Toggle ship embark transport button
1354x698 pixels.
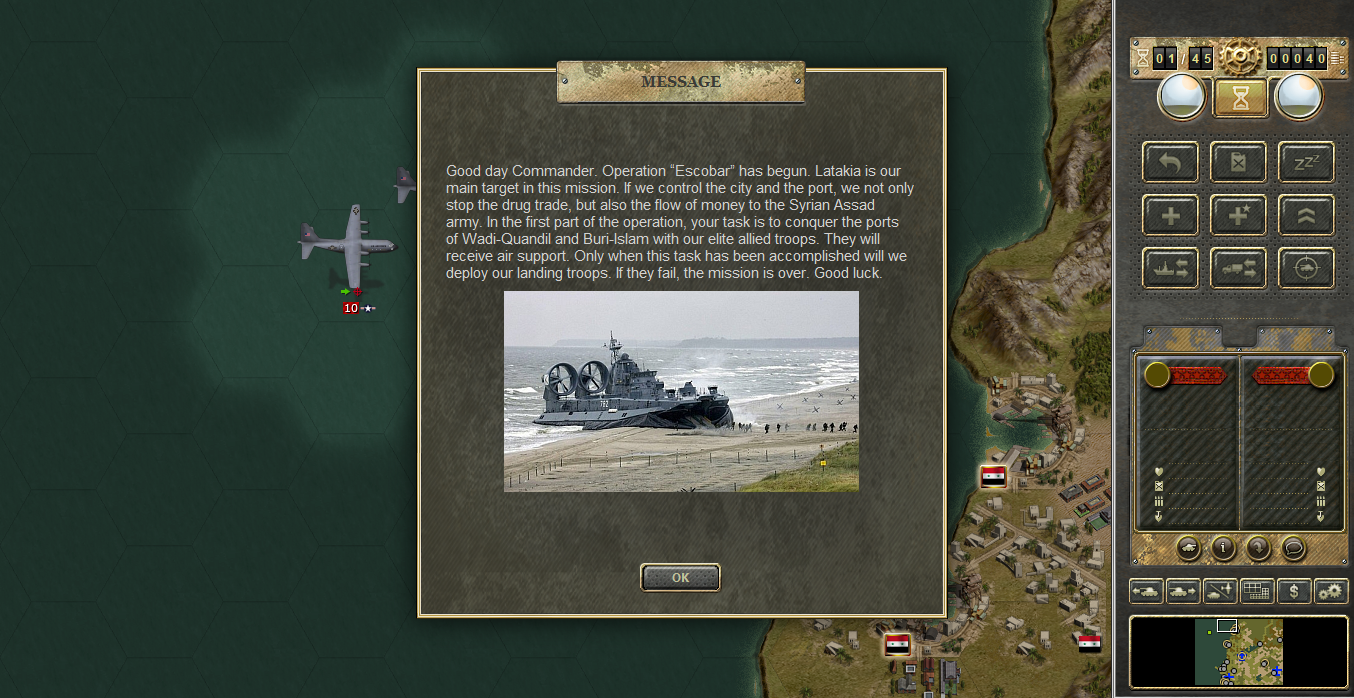pyautogui.click(x=1171, y=267)
